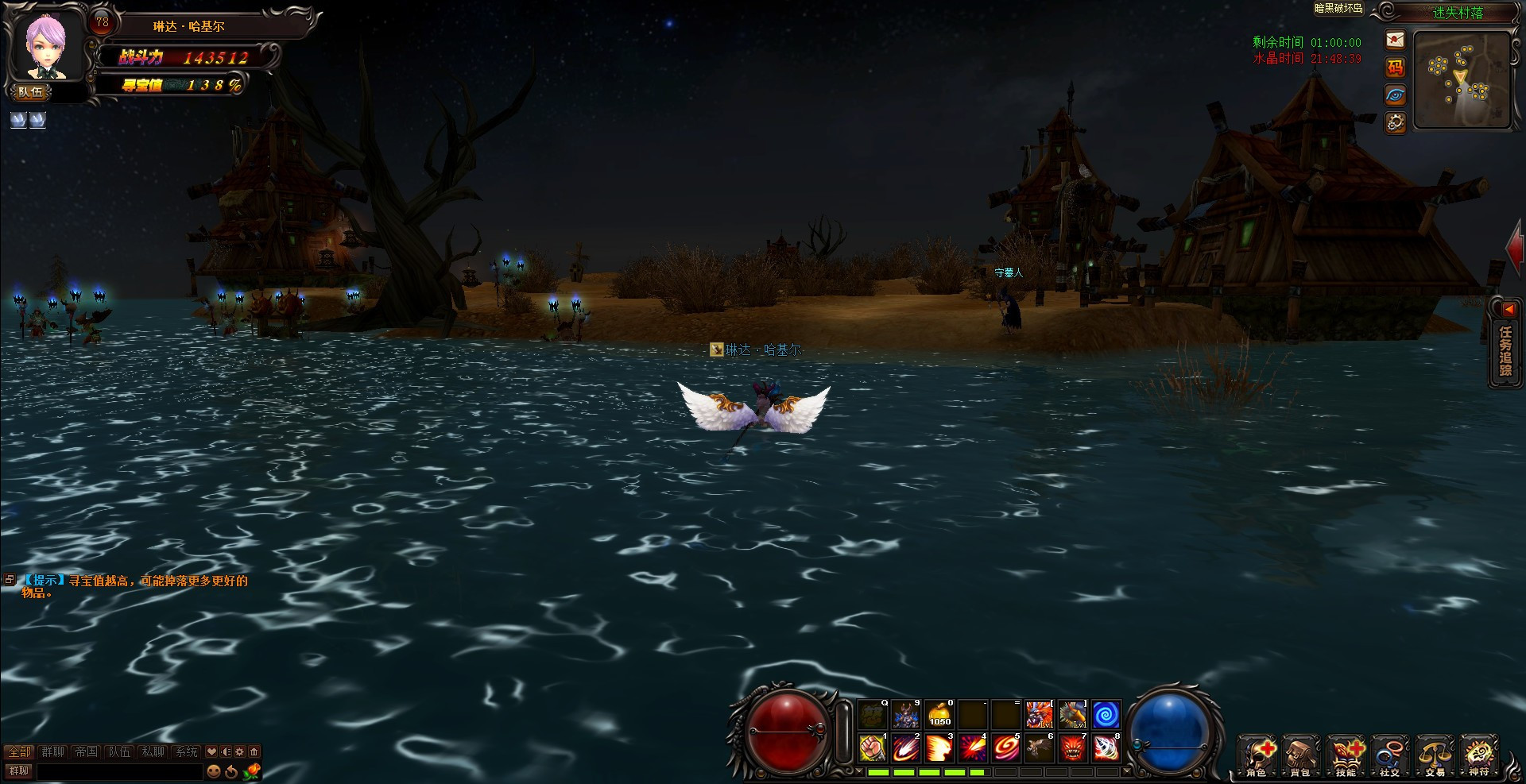Activate the red monster face skill
The height and width of the screenshot is (784, 1526).
(1072, 747)
